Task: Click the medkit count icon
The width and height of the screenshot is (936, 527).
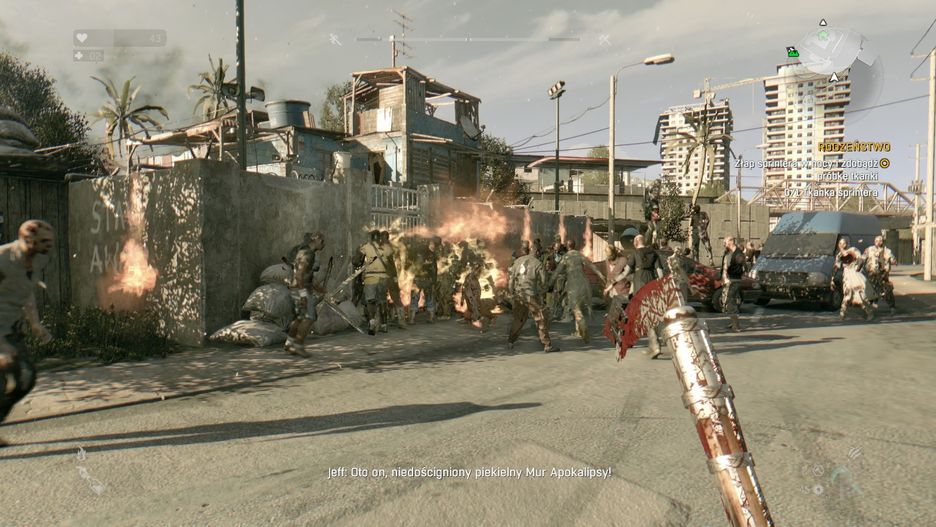Action: [x=81, y=56]
